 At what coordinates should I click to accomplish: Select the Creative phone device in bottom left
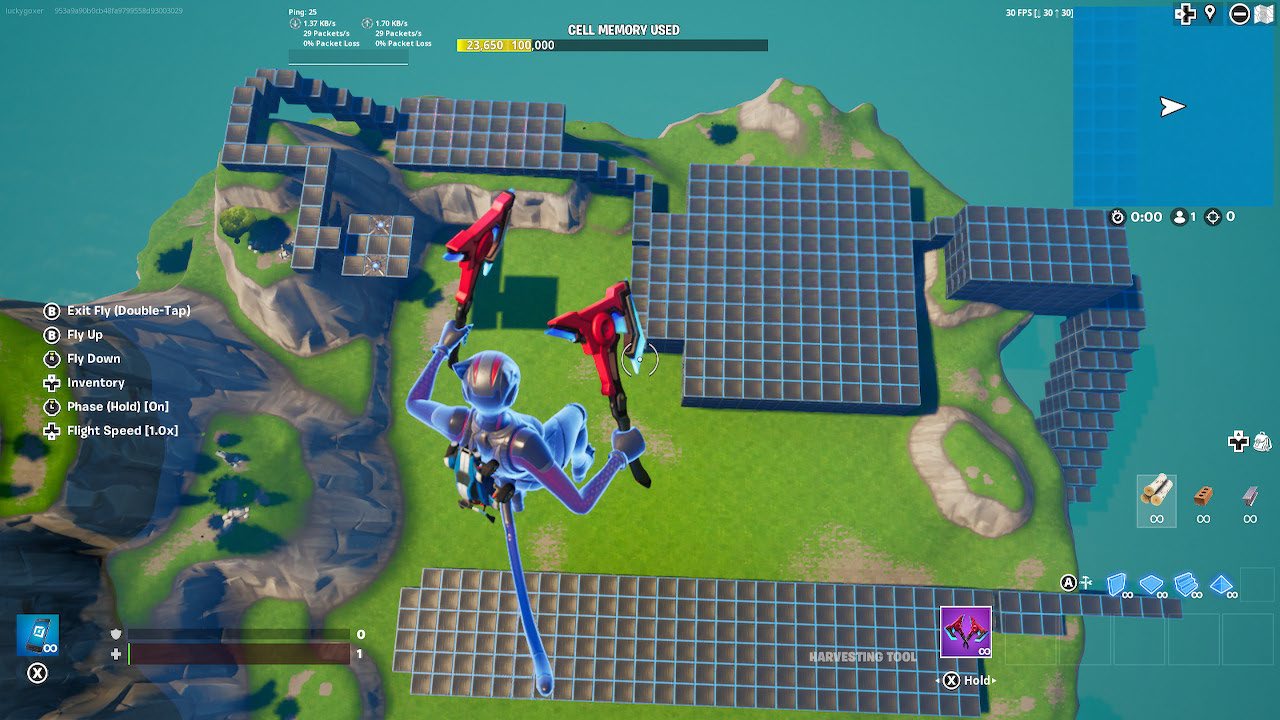38,633
